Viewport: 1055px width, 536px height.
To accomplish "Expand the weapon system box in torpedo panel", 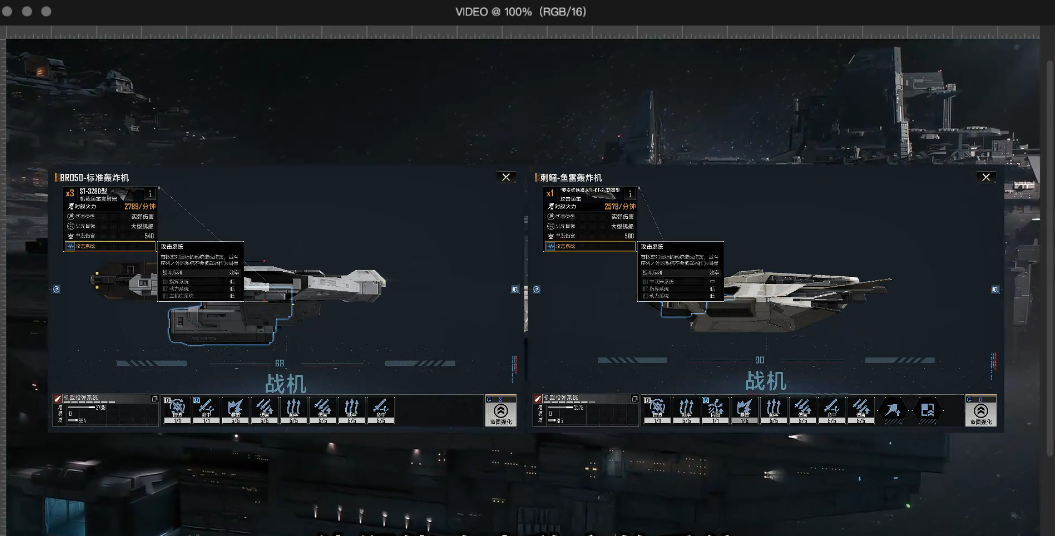I will pyautogui.click(x=634, y=398).
